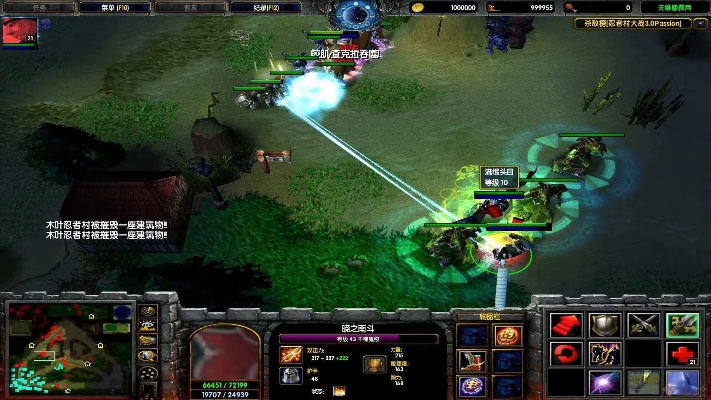Cast the purple starburst ability

(x=605, y=383)
